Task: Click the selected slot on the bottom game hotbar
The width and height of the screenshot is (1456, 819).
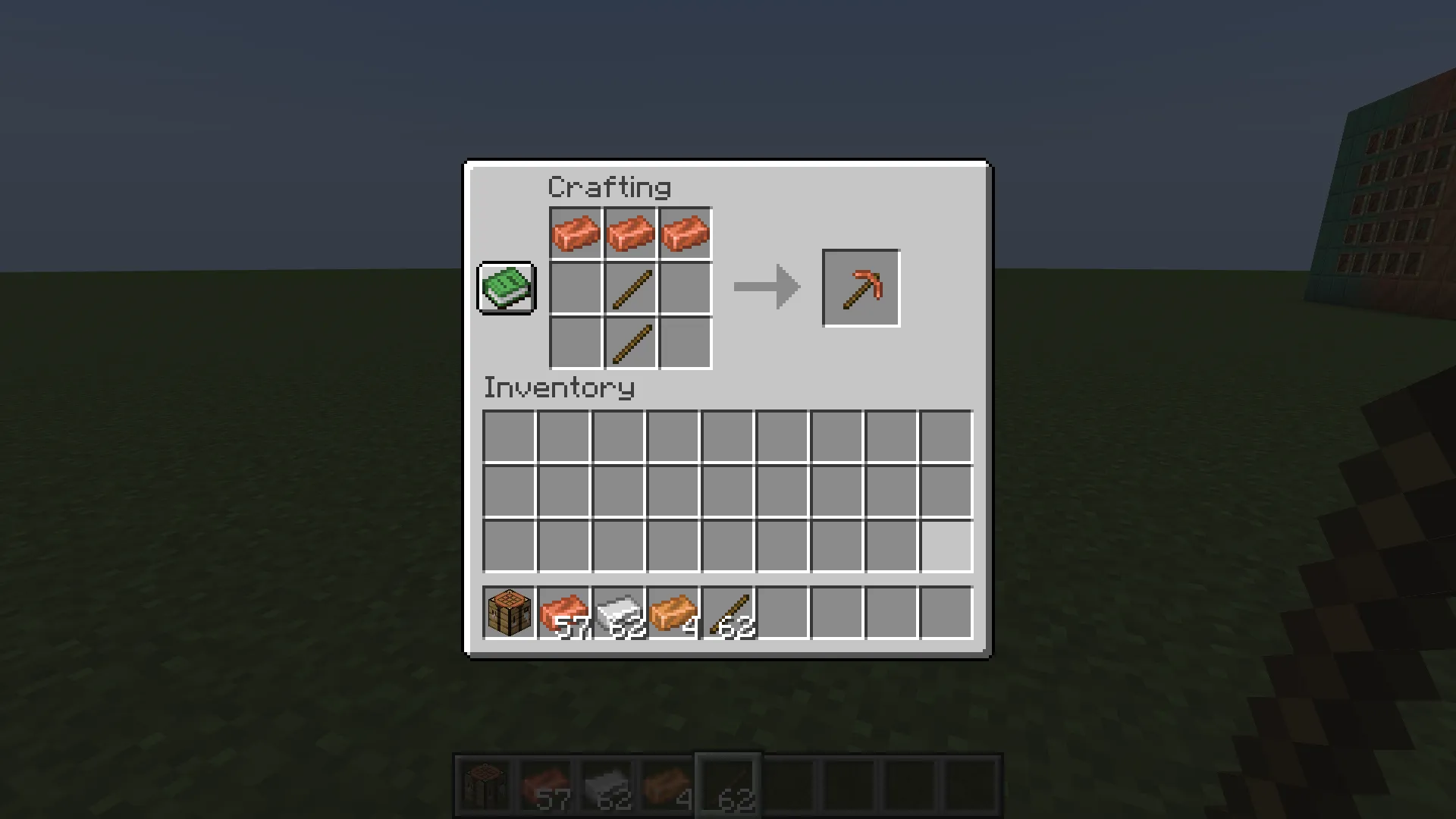Action: click(726, 783)
